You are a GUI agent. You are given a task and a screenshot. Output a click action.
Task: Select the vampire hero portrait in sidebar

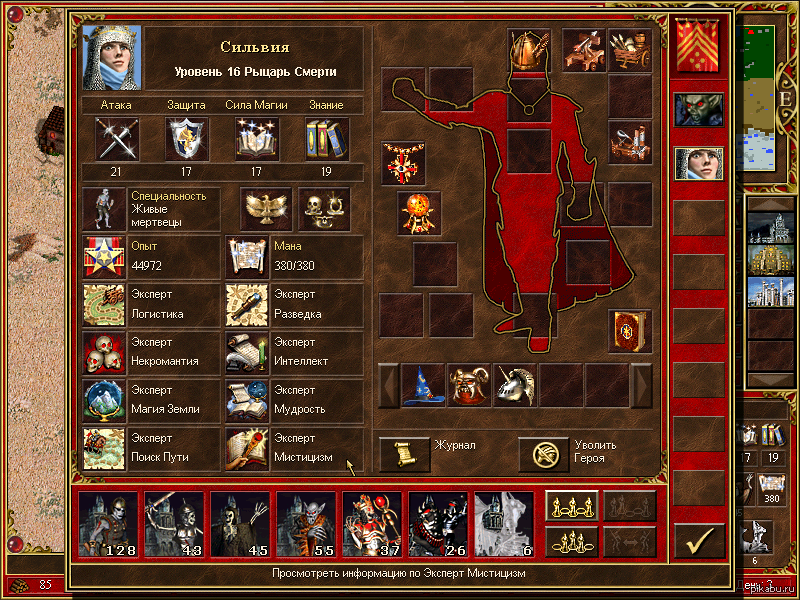click(697, 110)
